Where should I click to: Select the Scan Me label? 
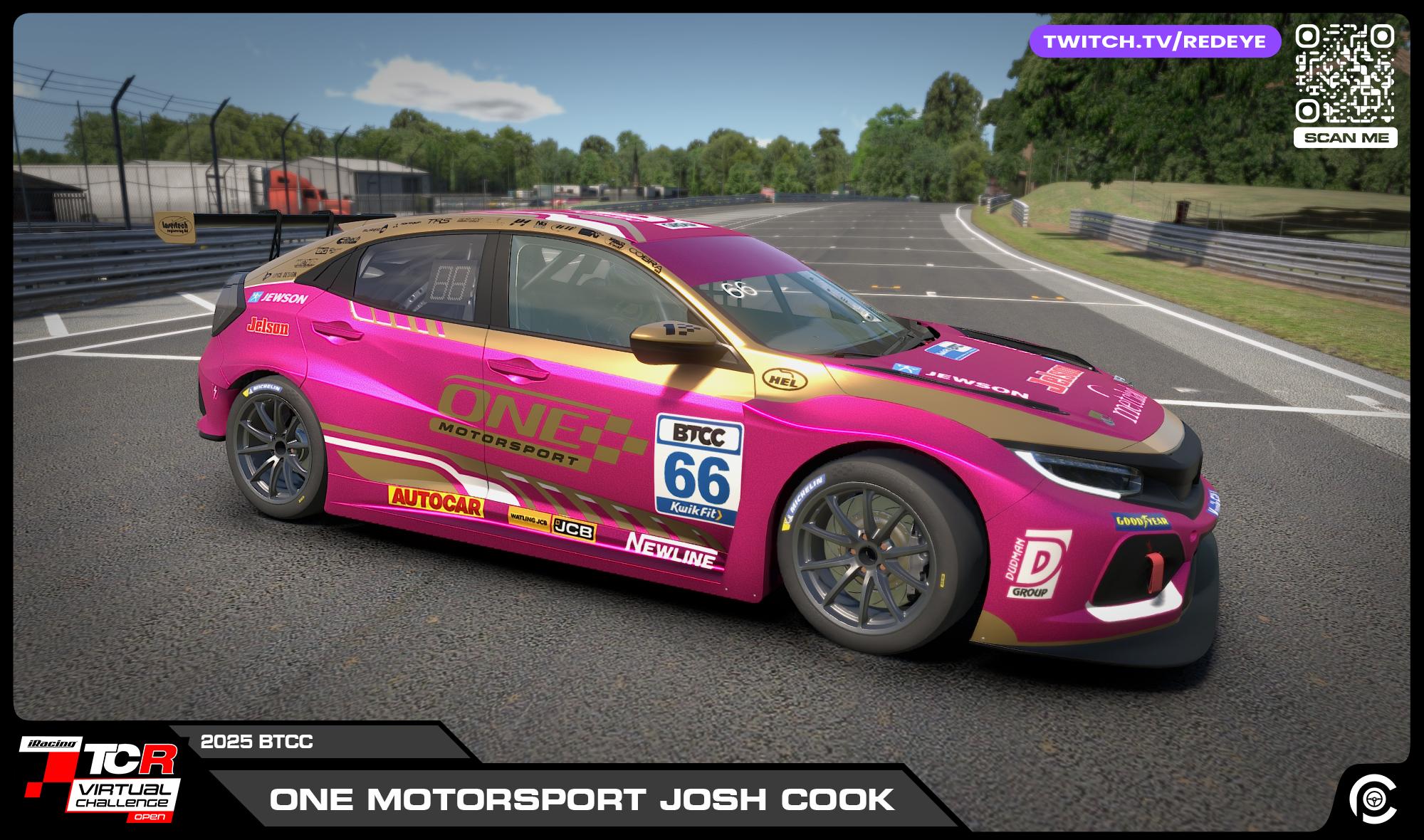[1345, 137]
